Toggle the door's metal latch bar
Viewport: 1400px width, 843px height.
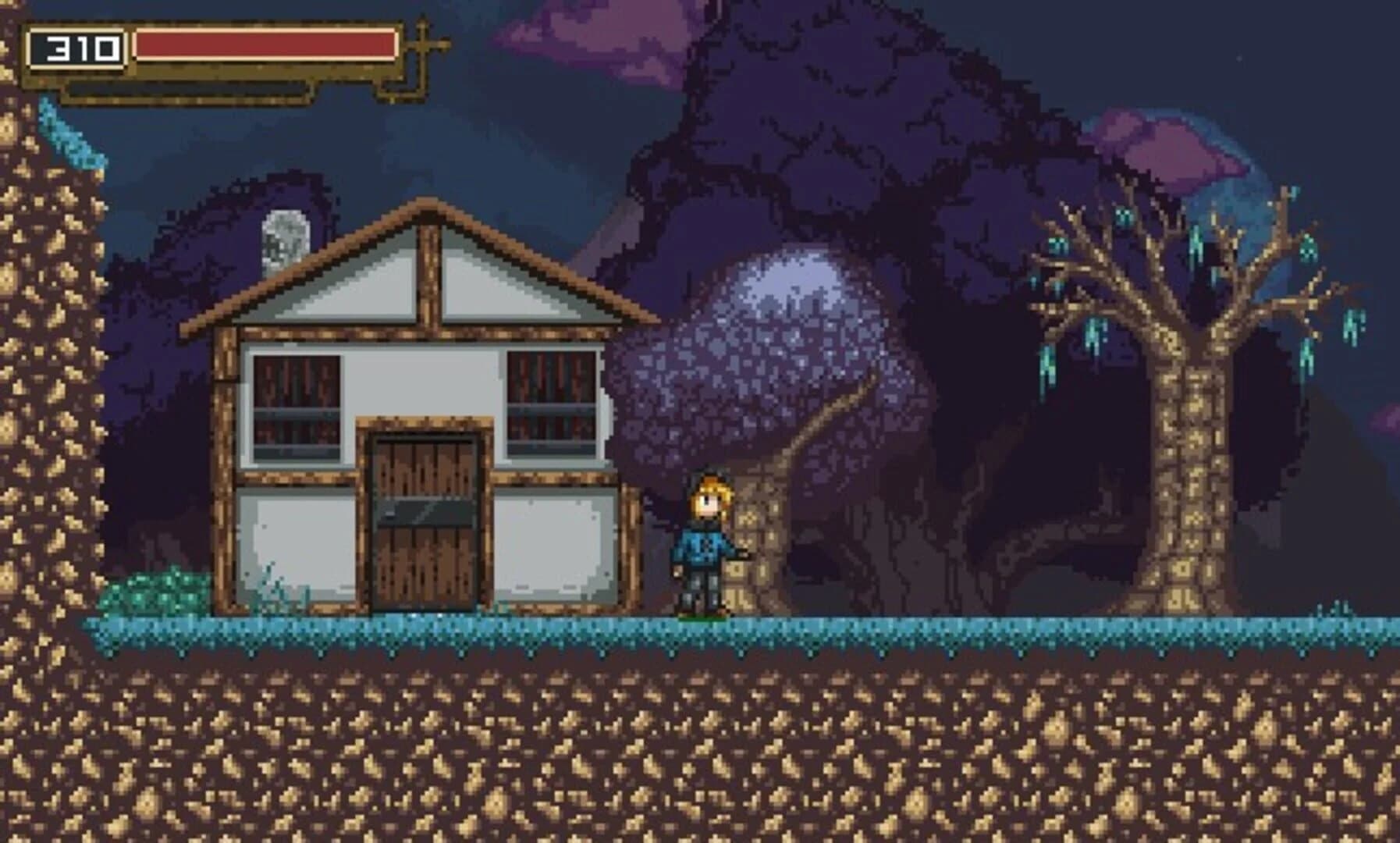click(425, 511)
